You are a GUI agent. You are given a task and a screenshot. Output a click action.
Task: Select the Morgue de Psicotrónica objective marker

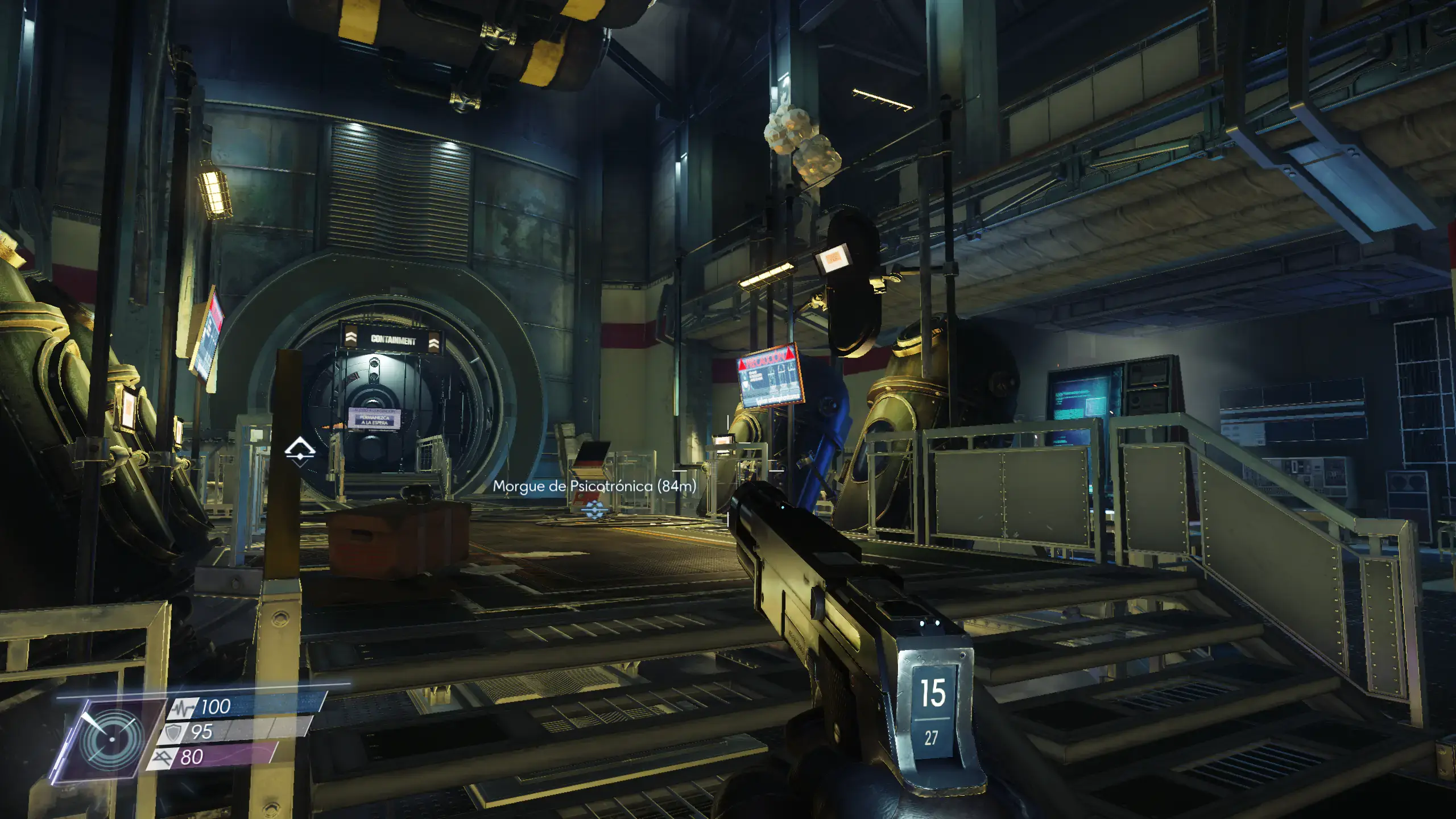593,510
